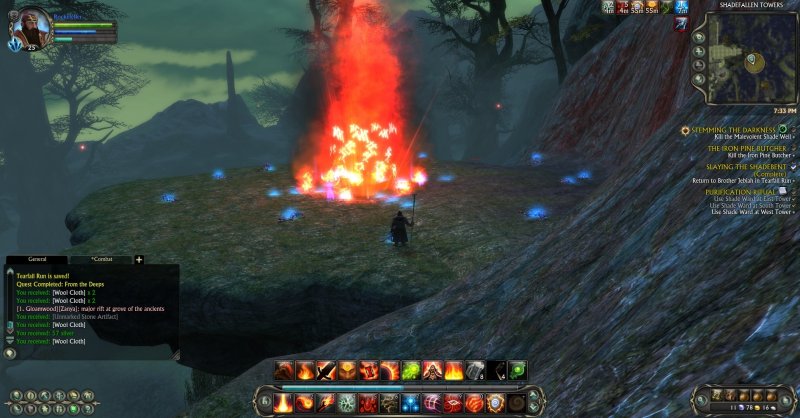Select the Stemming the Darkness quest
The width and height of the screenshot is (800, 418).
point(735,129)
